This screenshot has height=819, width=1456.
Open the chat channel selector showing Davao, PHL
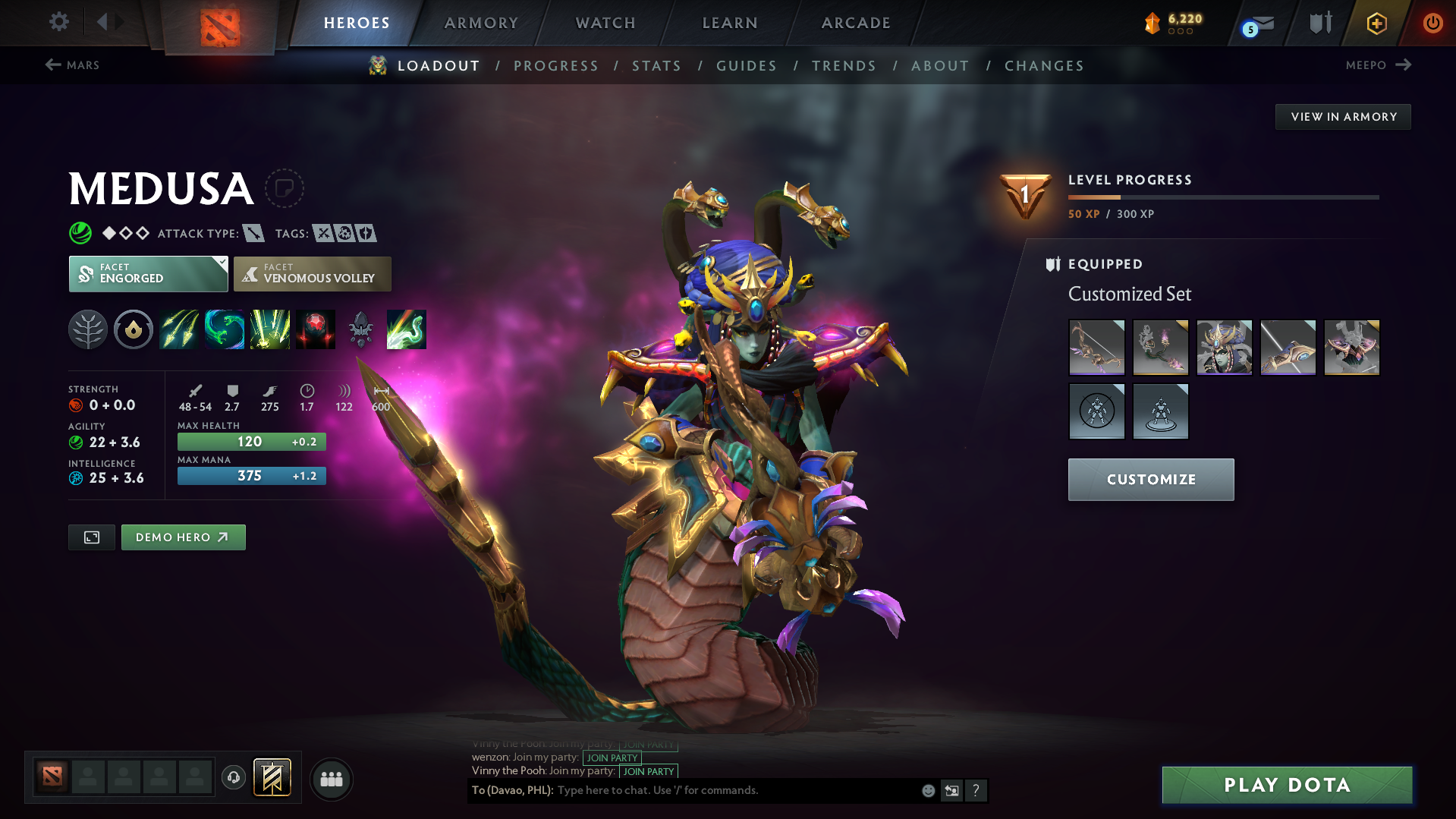(511, 790)
